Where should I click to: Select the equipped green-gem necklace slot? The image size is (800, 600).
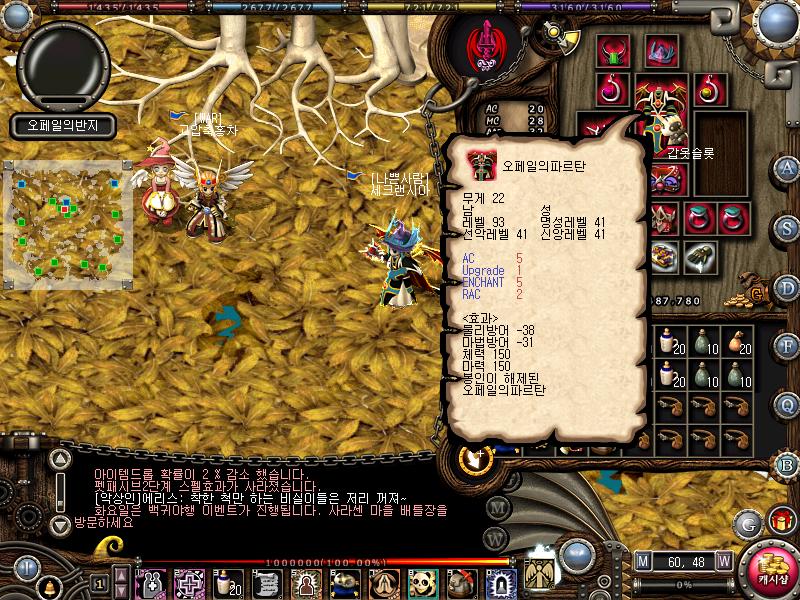point(612,51)
